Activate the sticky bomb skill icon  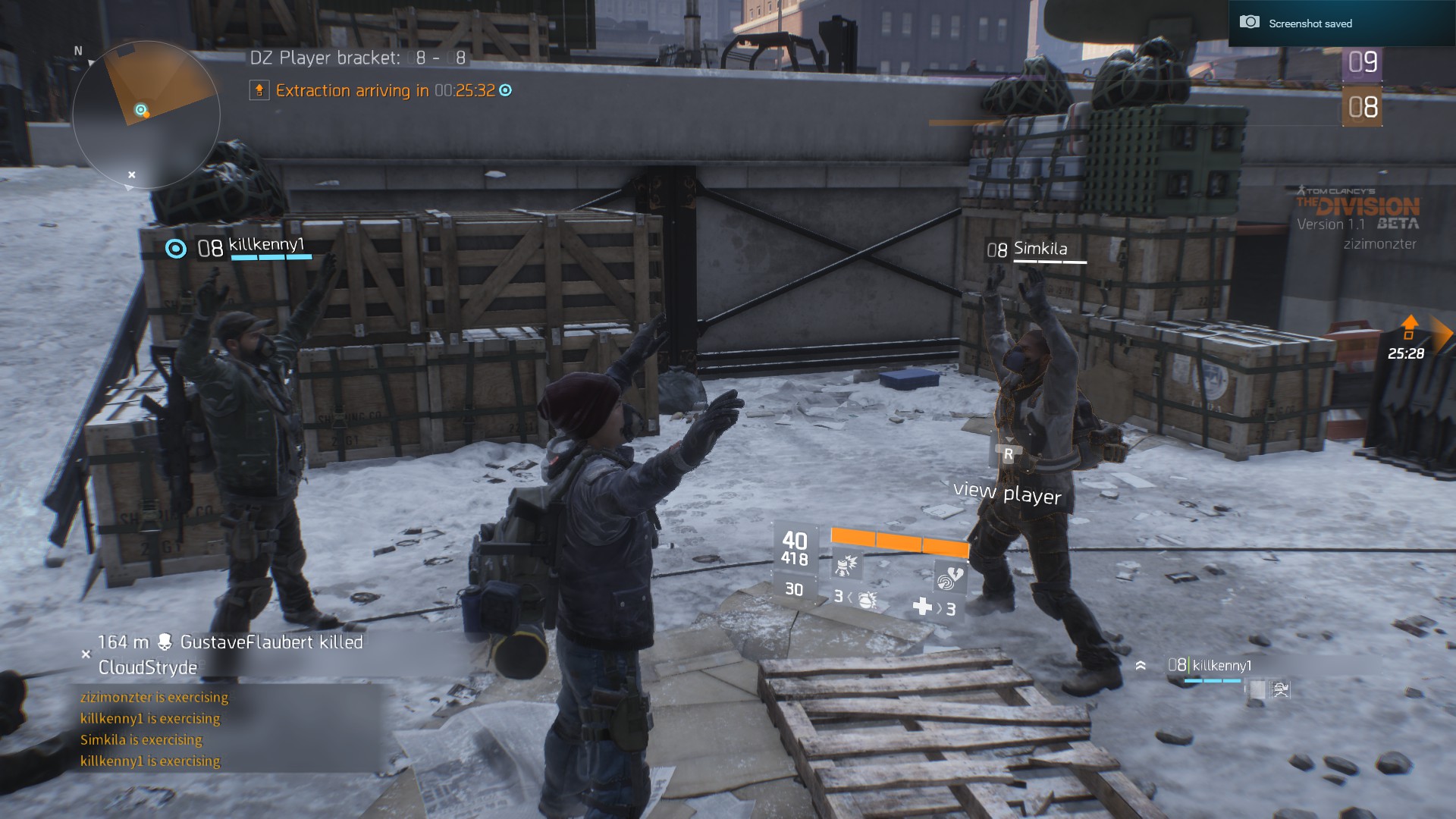(x=846, y=565)
